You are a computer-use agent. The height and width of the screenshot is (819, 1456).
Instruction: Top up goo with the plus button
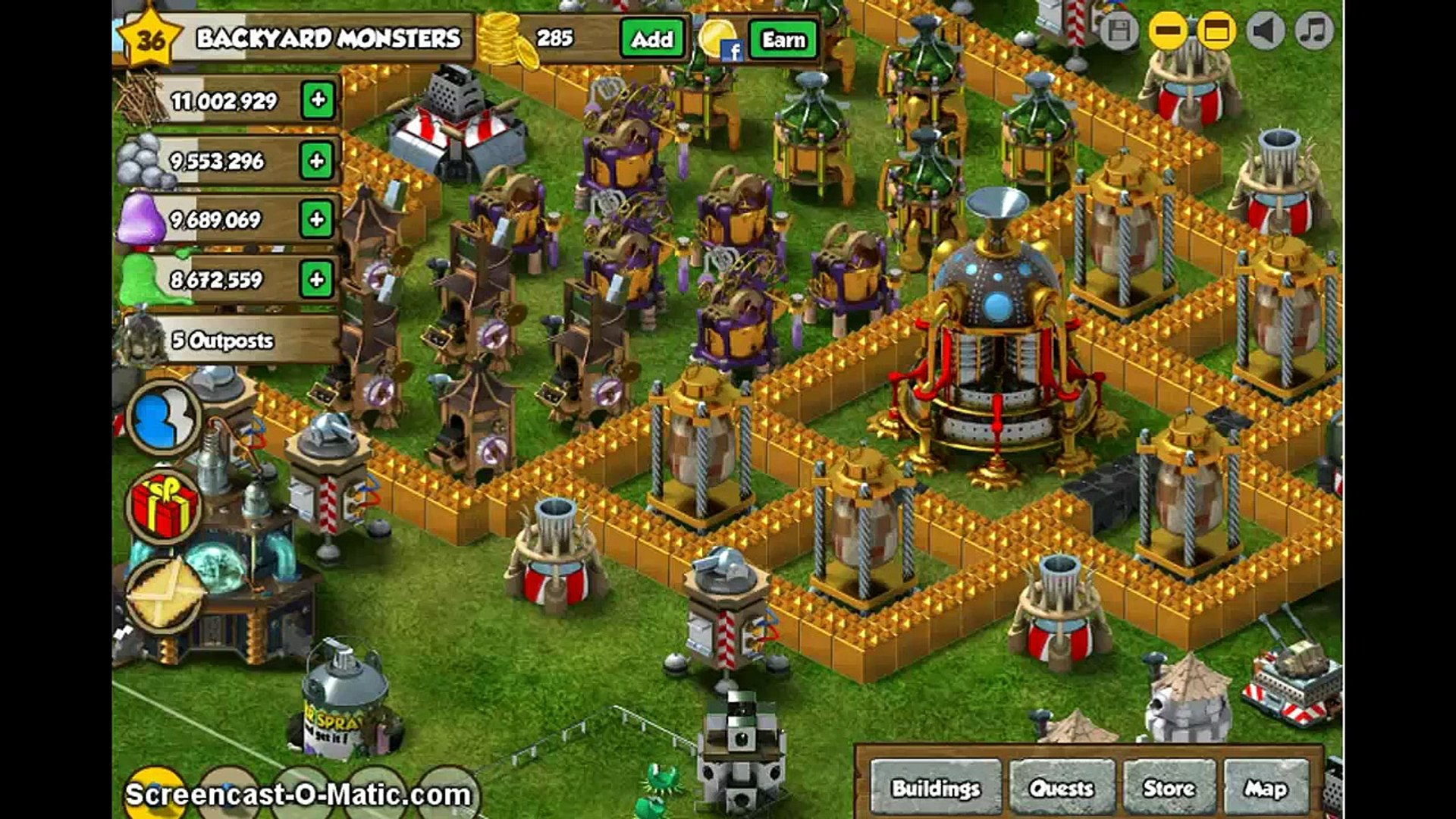pyautogui.click(x=317, y=280)
